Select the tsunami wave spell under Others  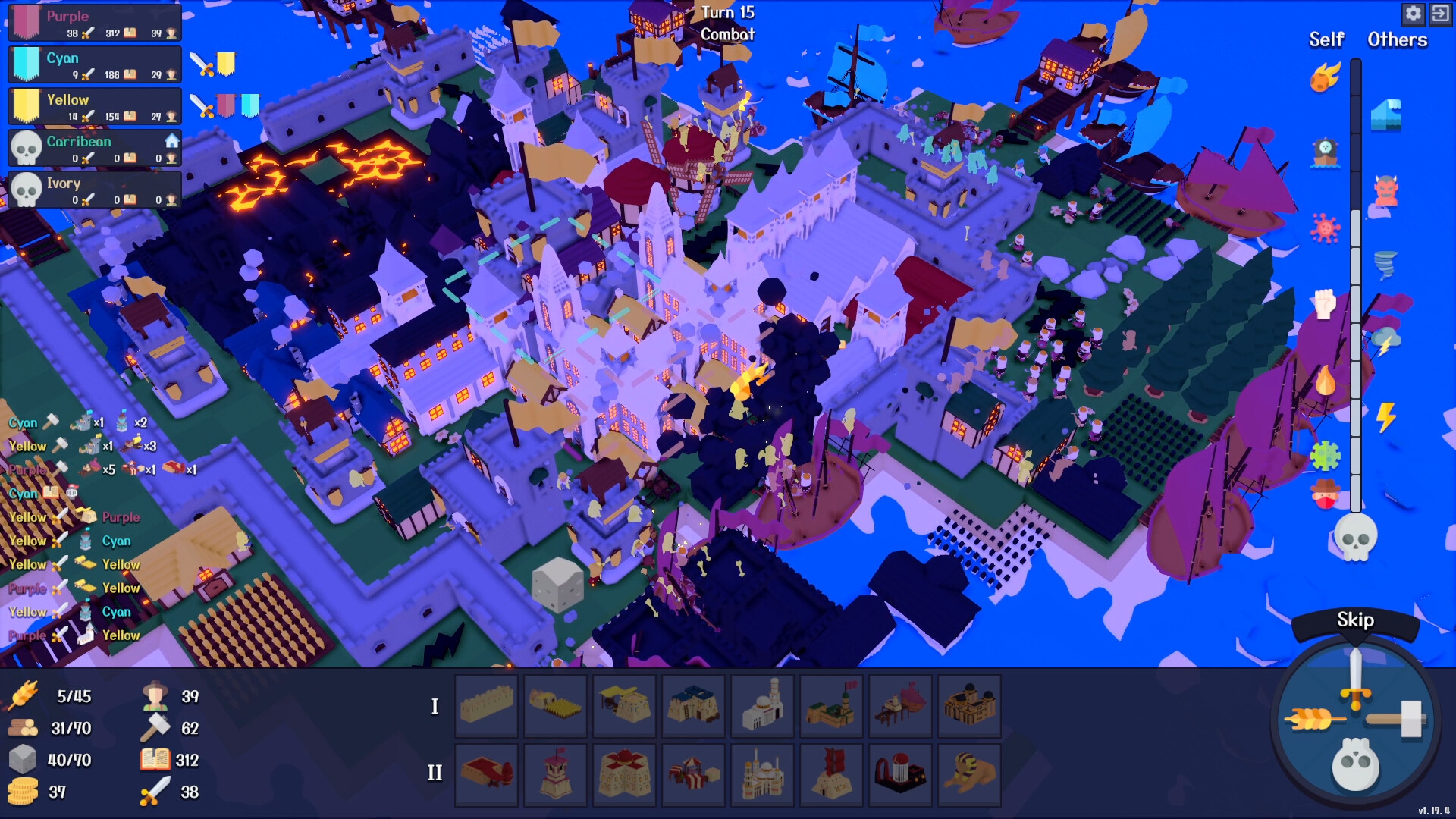[1388, 114]
